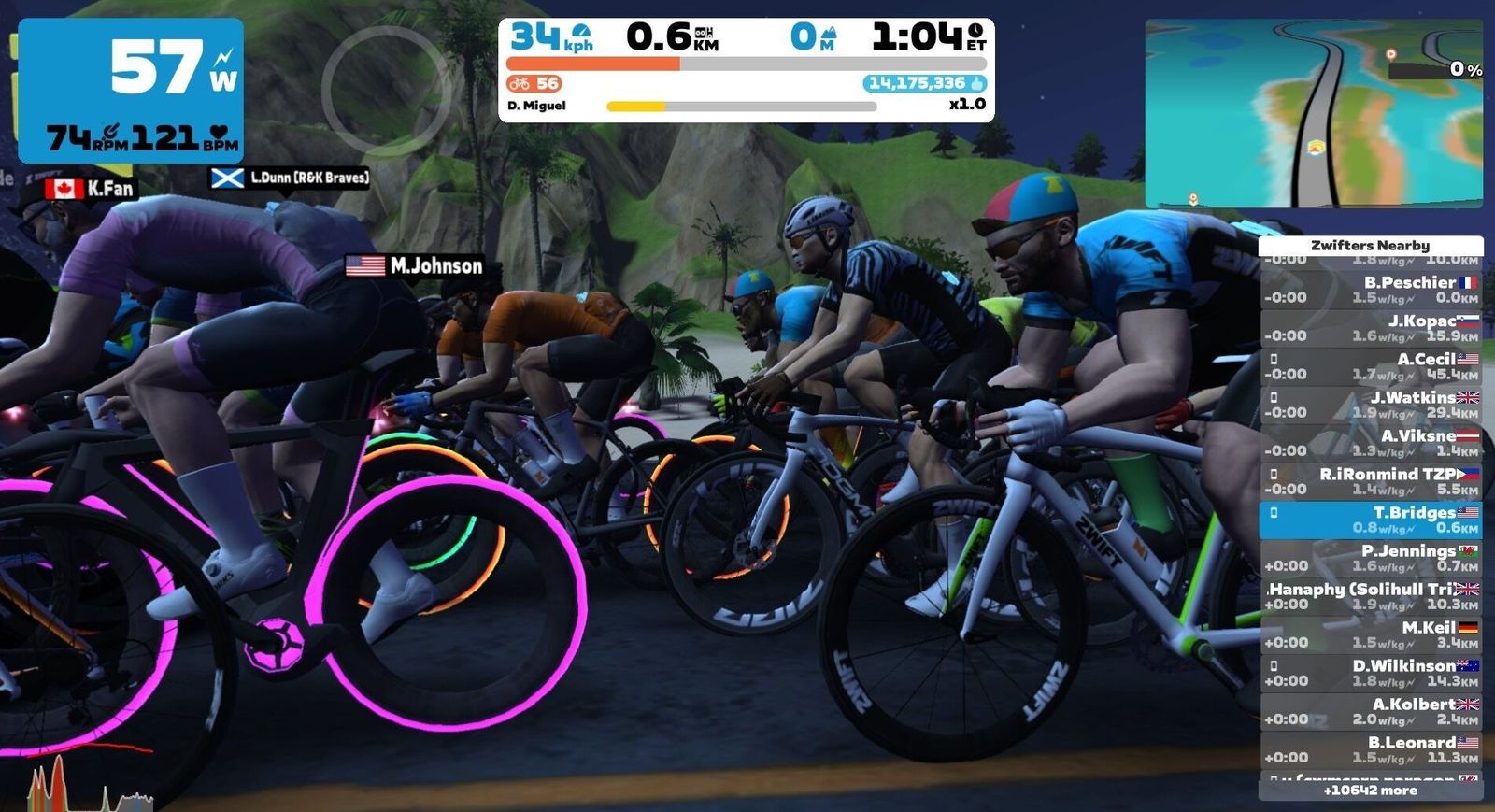This screenshot has width=1495, height=812.
Task: Select the R.iRonmind TZP rider row
Action: [x=1371, y=481]
